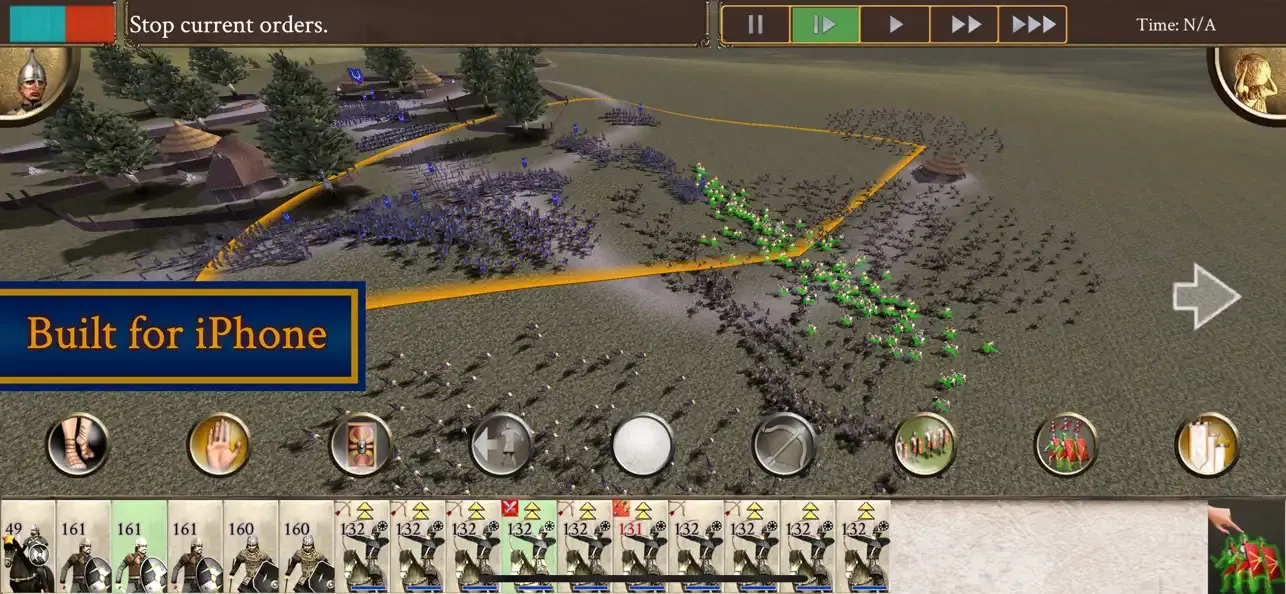This screenshot has width=1286, height=594.
Task: Click the blank grey round button
Action: coord(643,445)
